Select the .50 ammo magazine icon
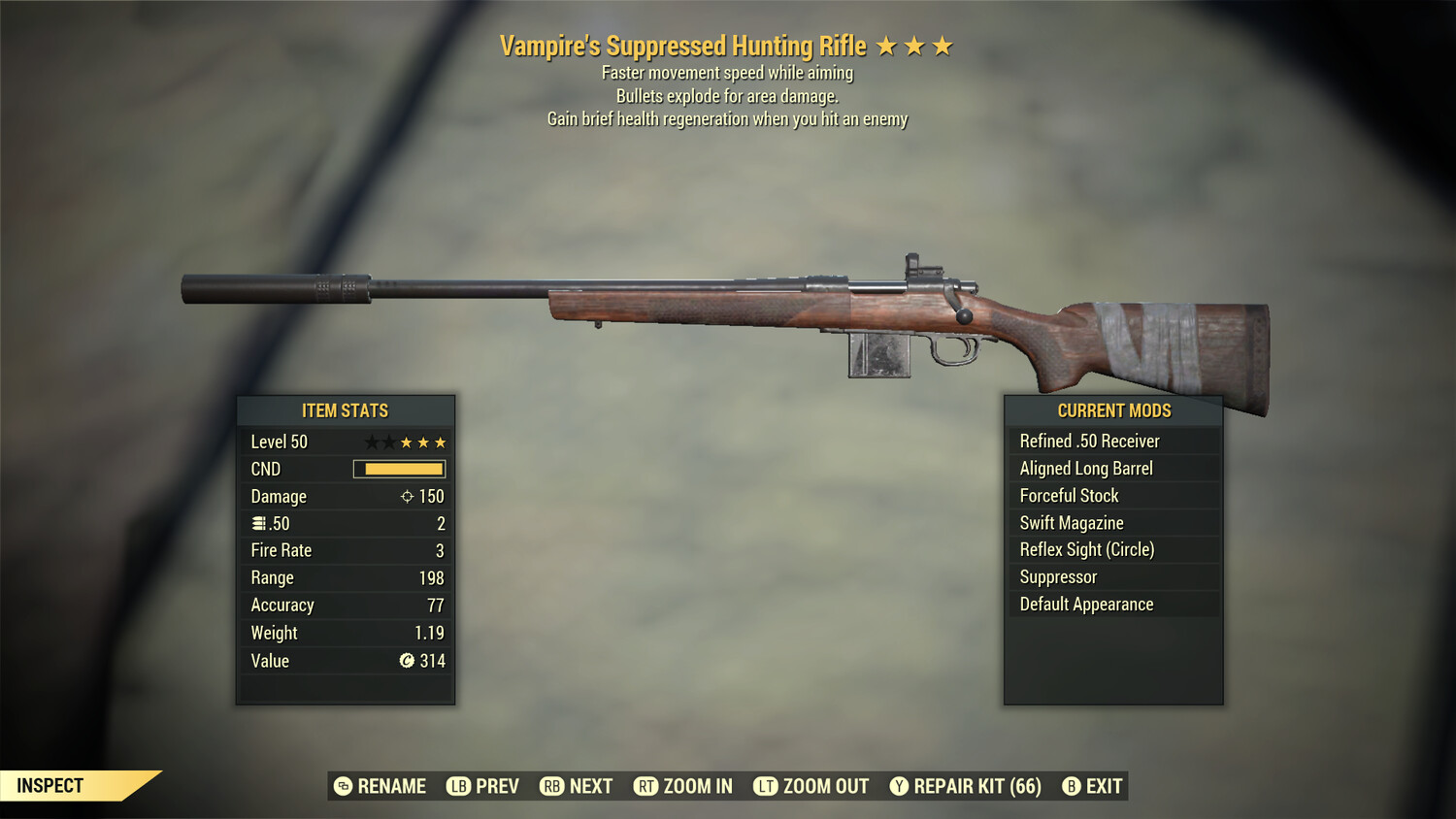 (260, 523)
